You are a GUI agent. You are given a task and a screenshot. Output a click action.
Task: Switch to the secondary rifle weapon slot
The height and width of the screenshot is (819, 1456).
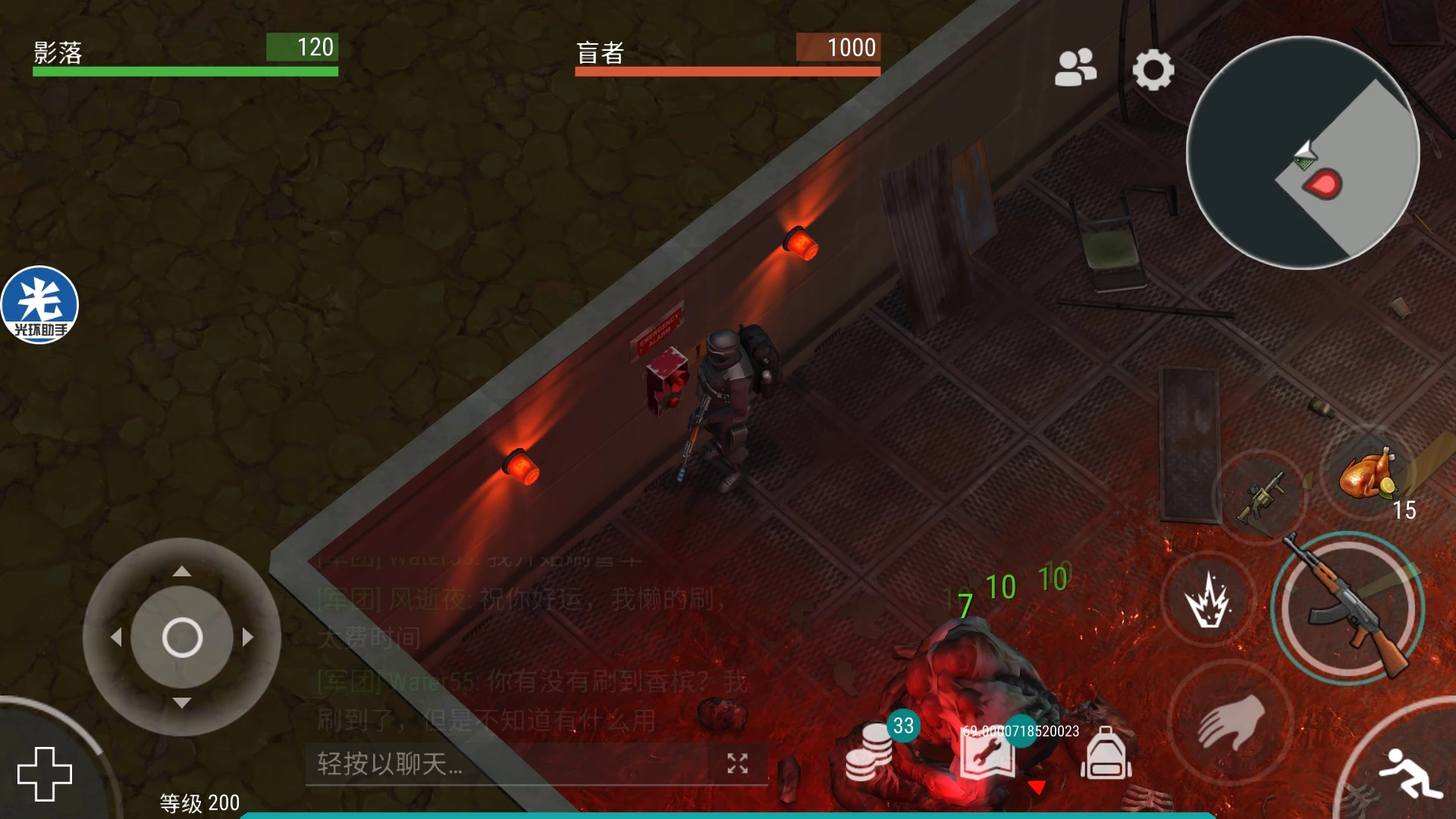coord(1260,497)
